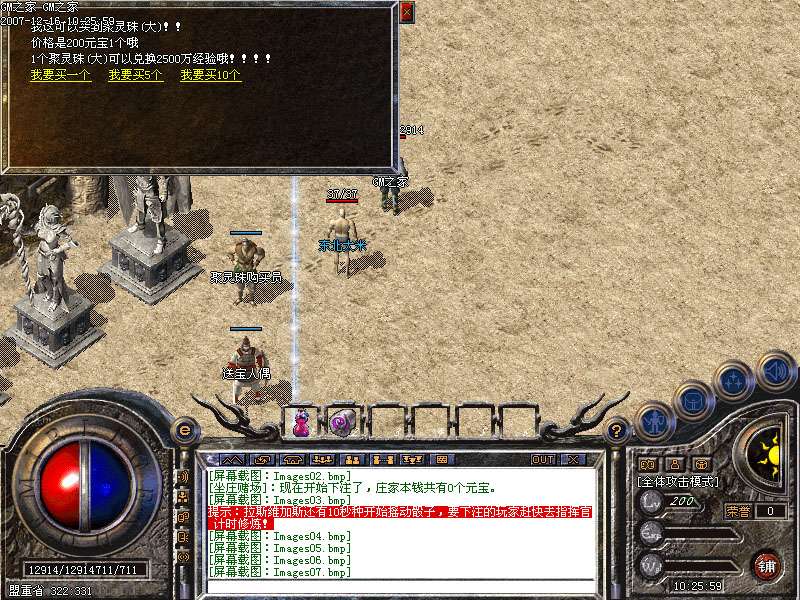
Task: Choose the 我要买一个 purchase option
Action: click(x=61, y=75)
